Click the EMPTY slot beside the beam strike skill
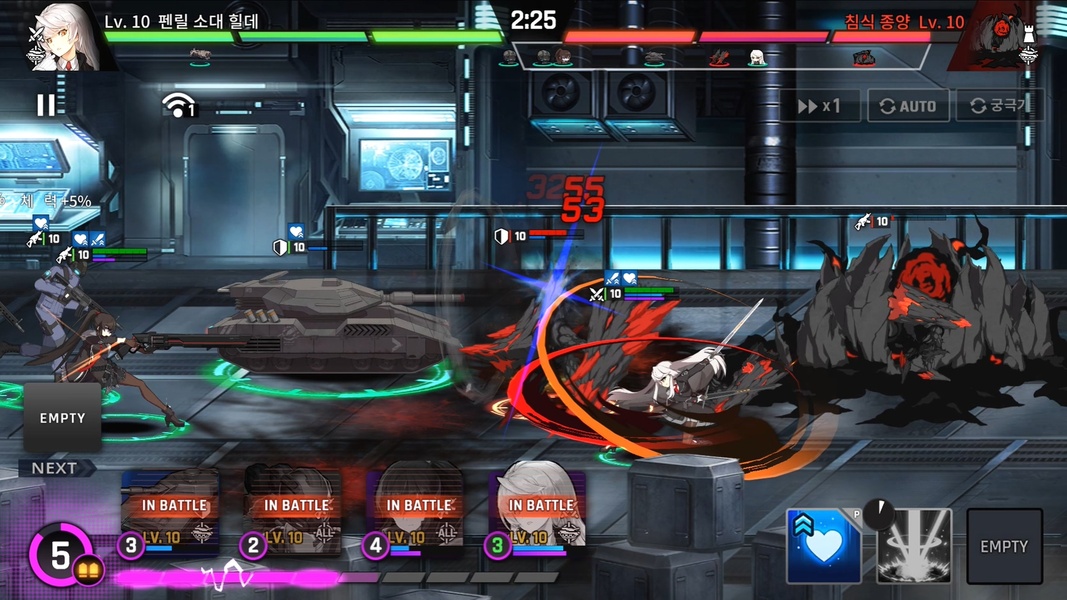Screen dimensions: 1067x600 click(x=1003, y=546)
